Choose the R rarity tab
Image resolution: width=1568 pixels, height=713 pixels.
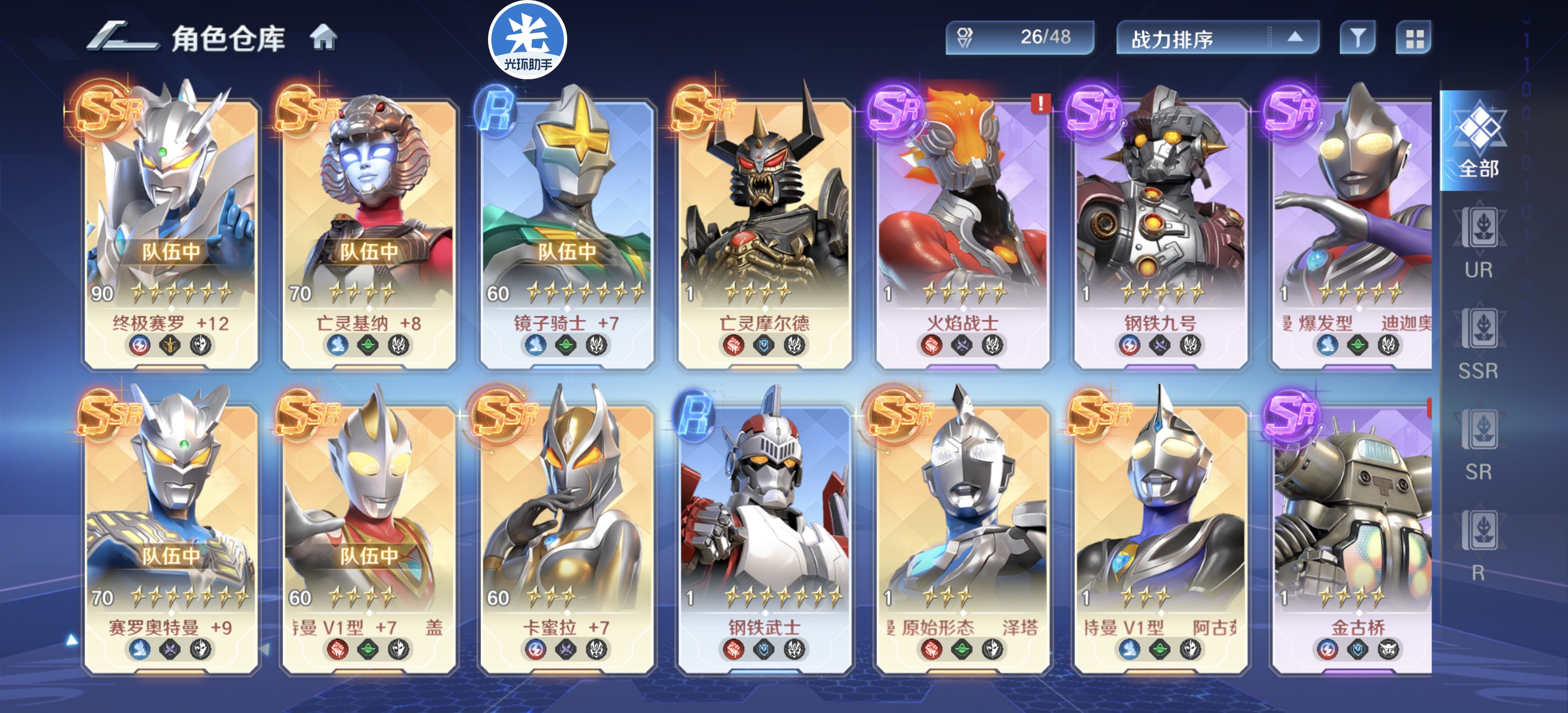click(1479, 546)
